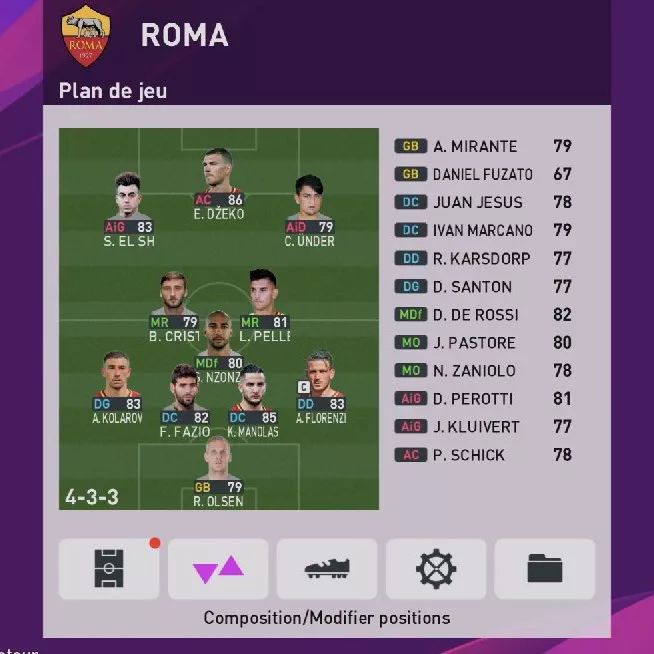Select the football boot icon button
The height and width of the screenshot is (654, 654).
point(327,568)
